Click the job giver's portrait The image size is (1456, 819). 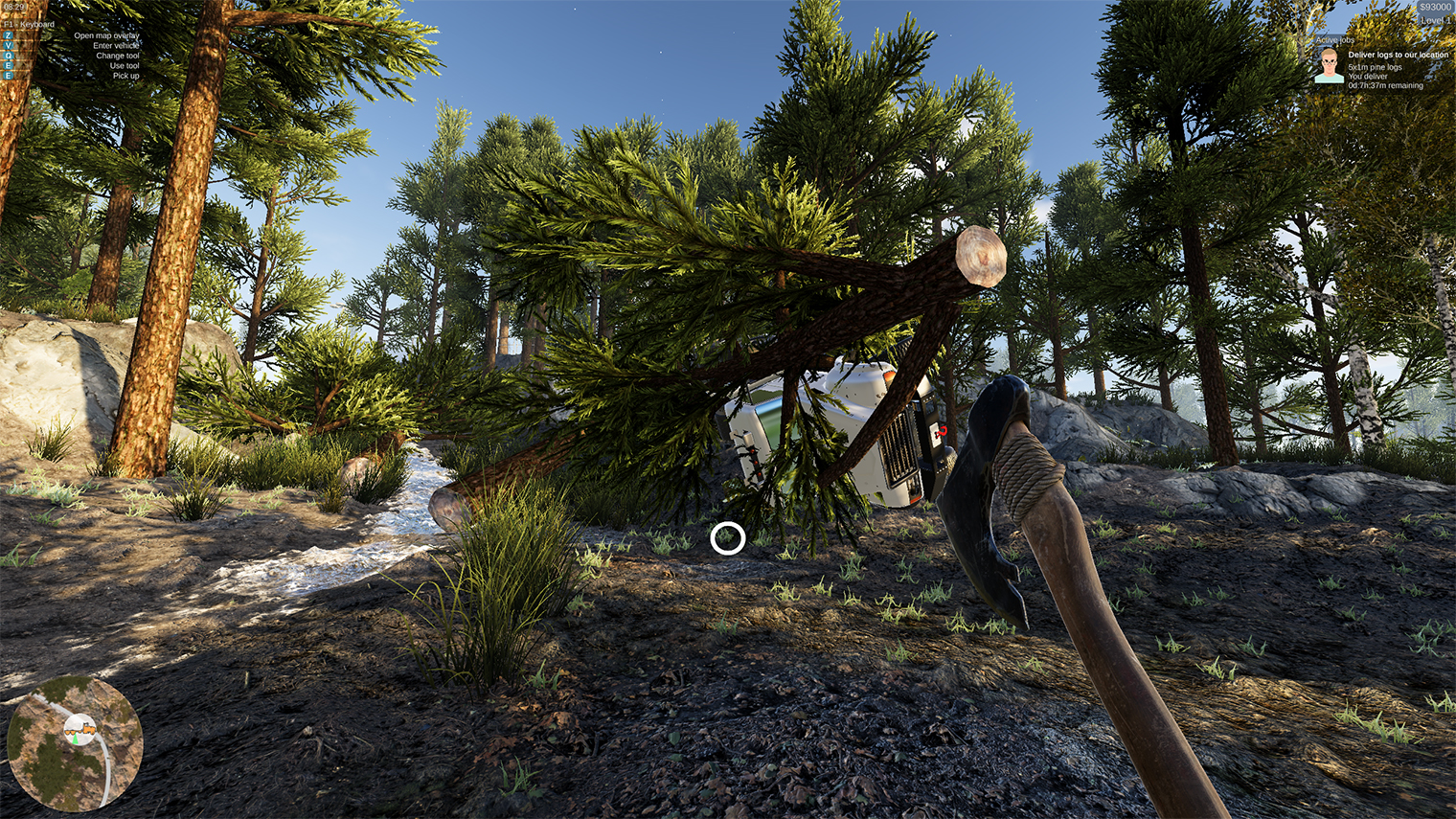1329,66
